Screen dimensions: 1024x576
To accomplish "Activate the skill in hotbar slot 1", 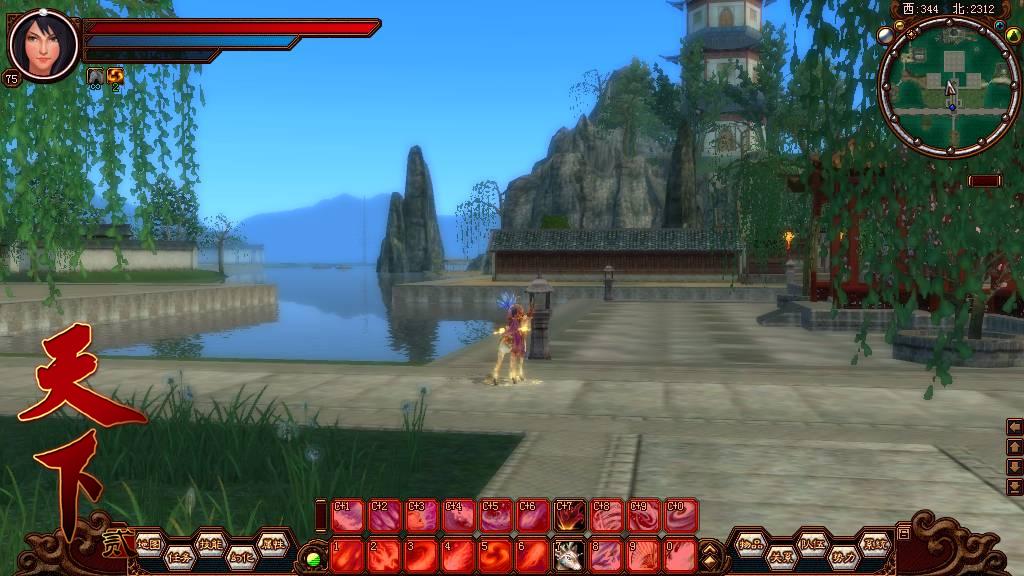I will point(347,555).
